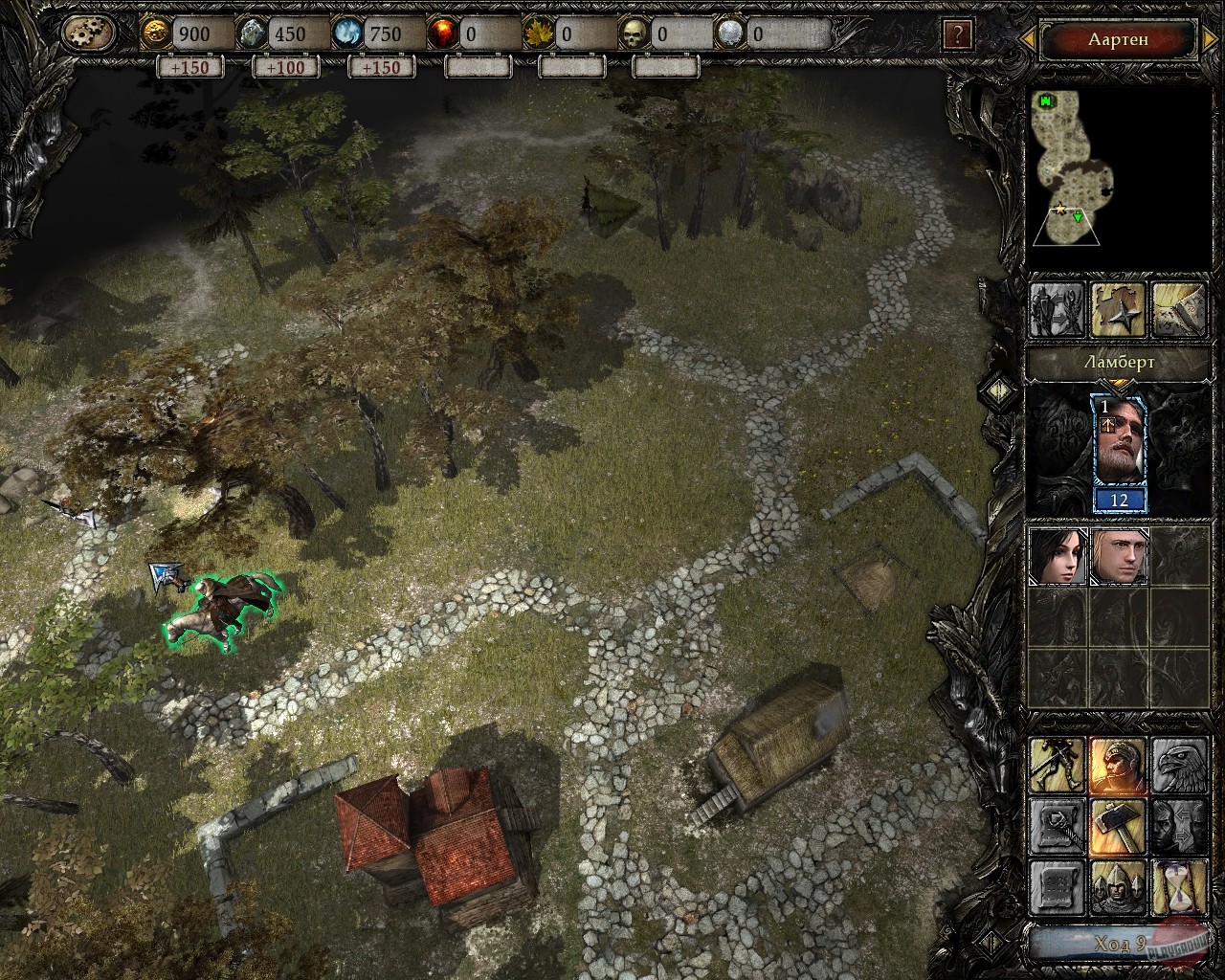The height and width of the screenshot is (980, 1225).
Task: Click the Аартен lord name button
Action: pyautogui.click(x=1118, y=40)
